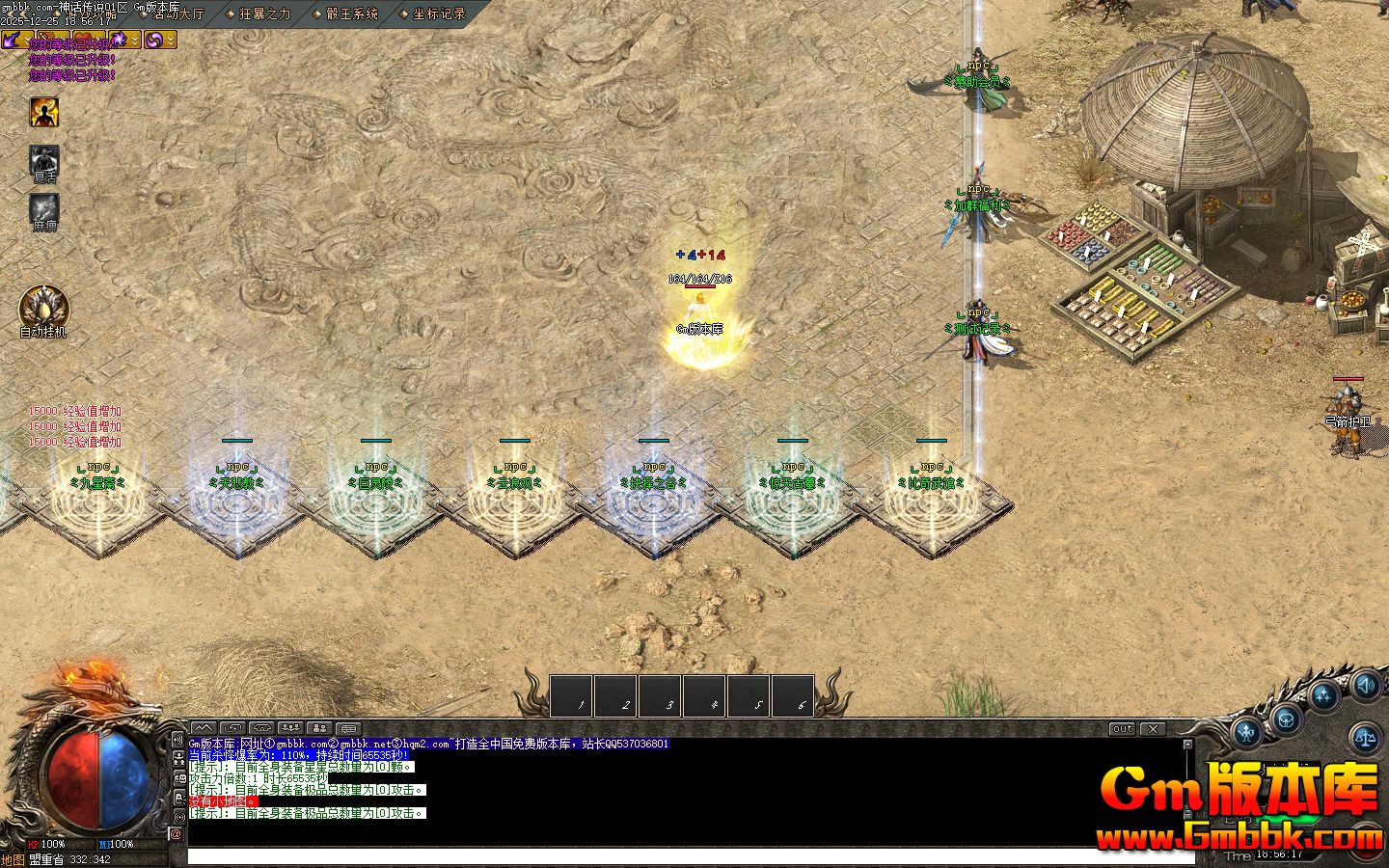This screenshot has width=1389, height=868.
Task: Open the bag chest round button
Action: click(x=1287, y=719)
